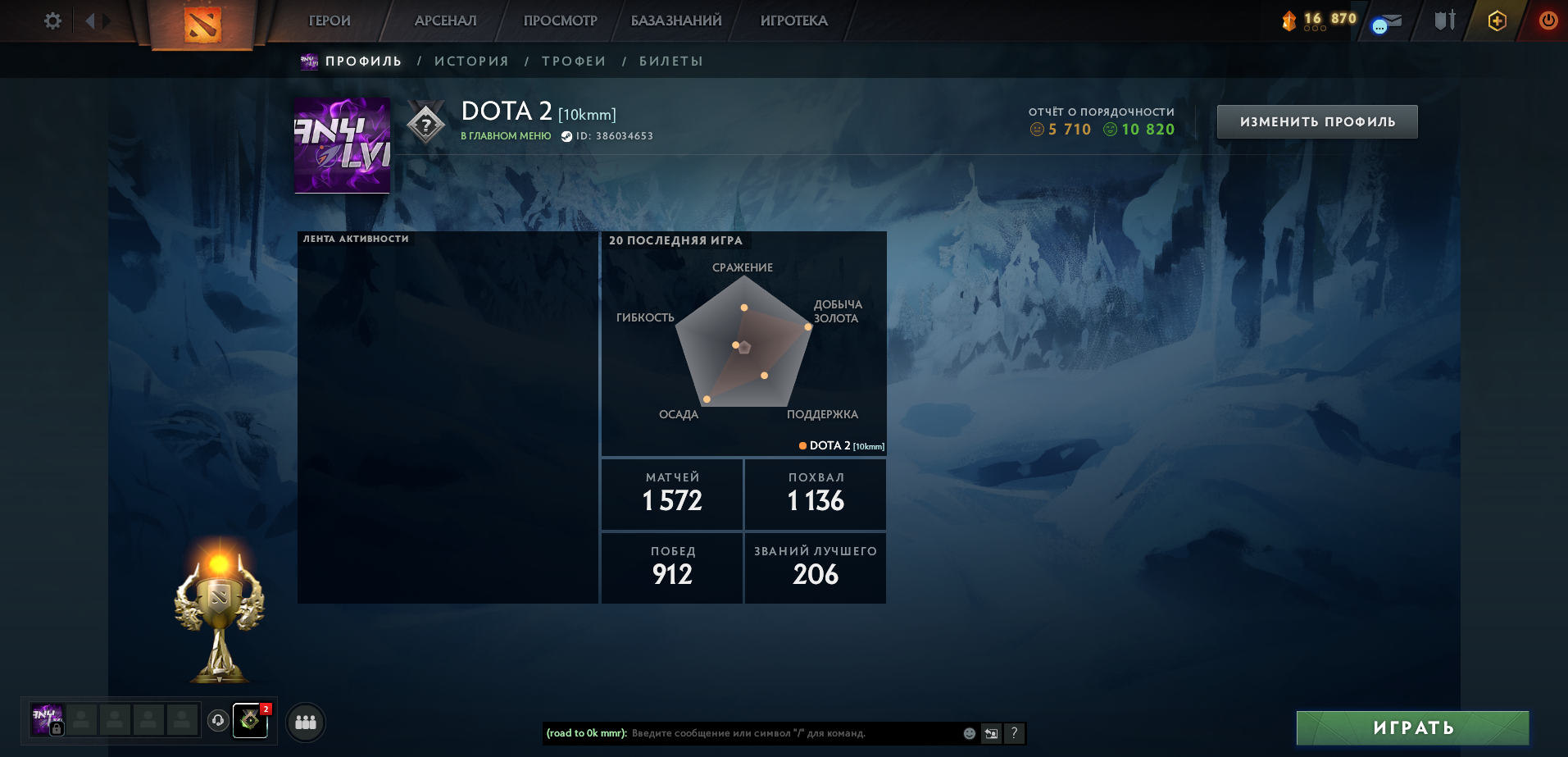
Task: Click the friends group icon near party panel
Action: click(x=307, y=723)
